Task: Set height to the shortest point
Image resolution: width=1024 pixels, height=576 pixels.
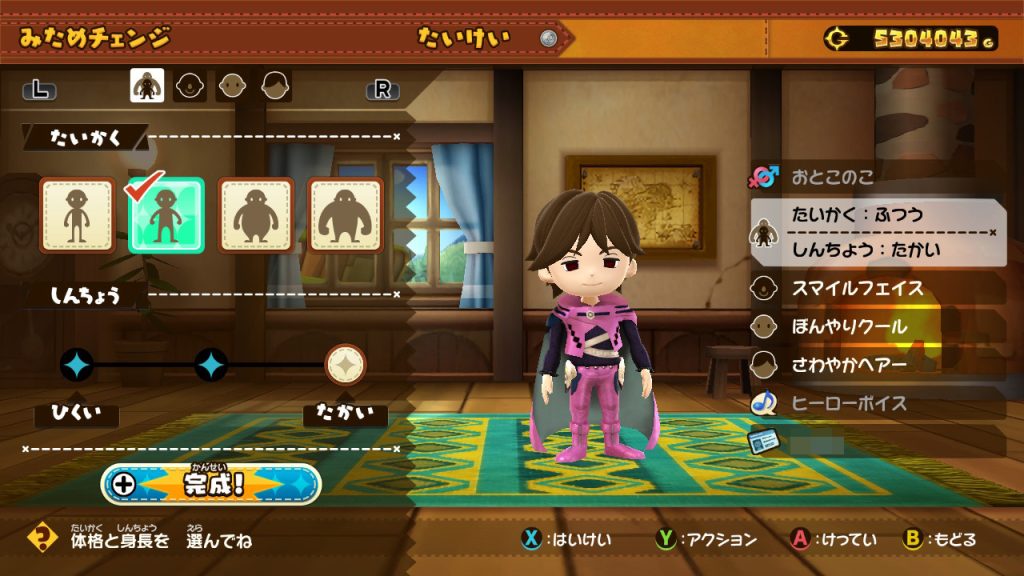Action: coord(77,365)
